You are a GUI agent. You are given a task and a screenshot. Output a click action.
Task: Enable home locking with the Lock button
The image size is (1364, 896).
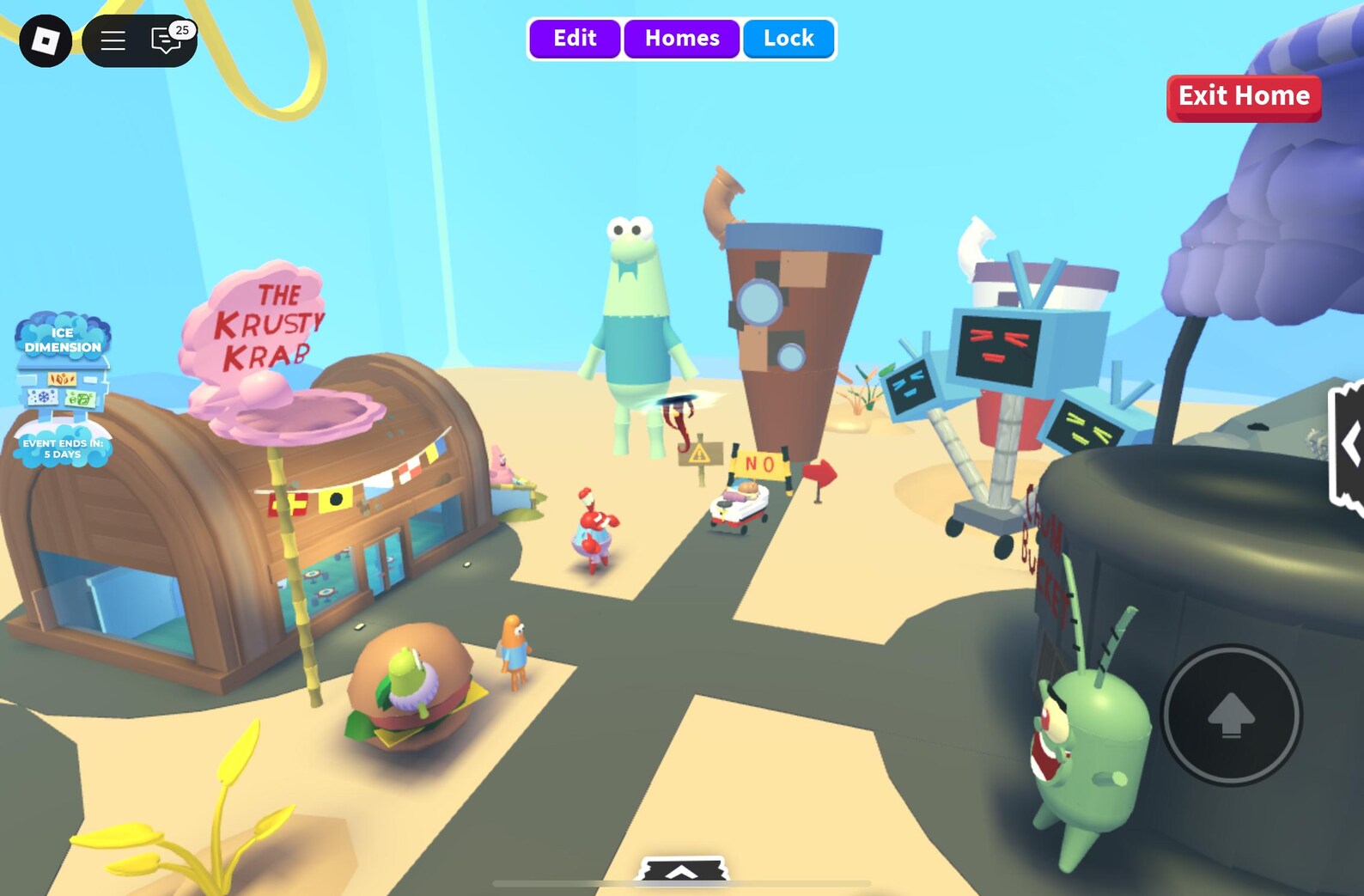click(x=788, y=38)
